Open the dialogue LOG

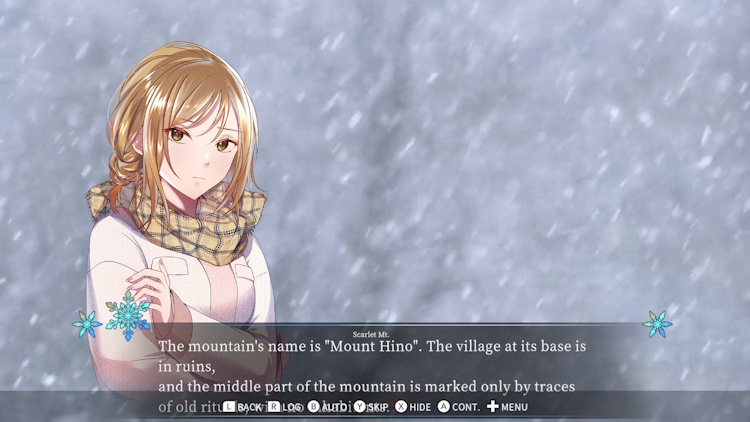pos(284,407)
